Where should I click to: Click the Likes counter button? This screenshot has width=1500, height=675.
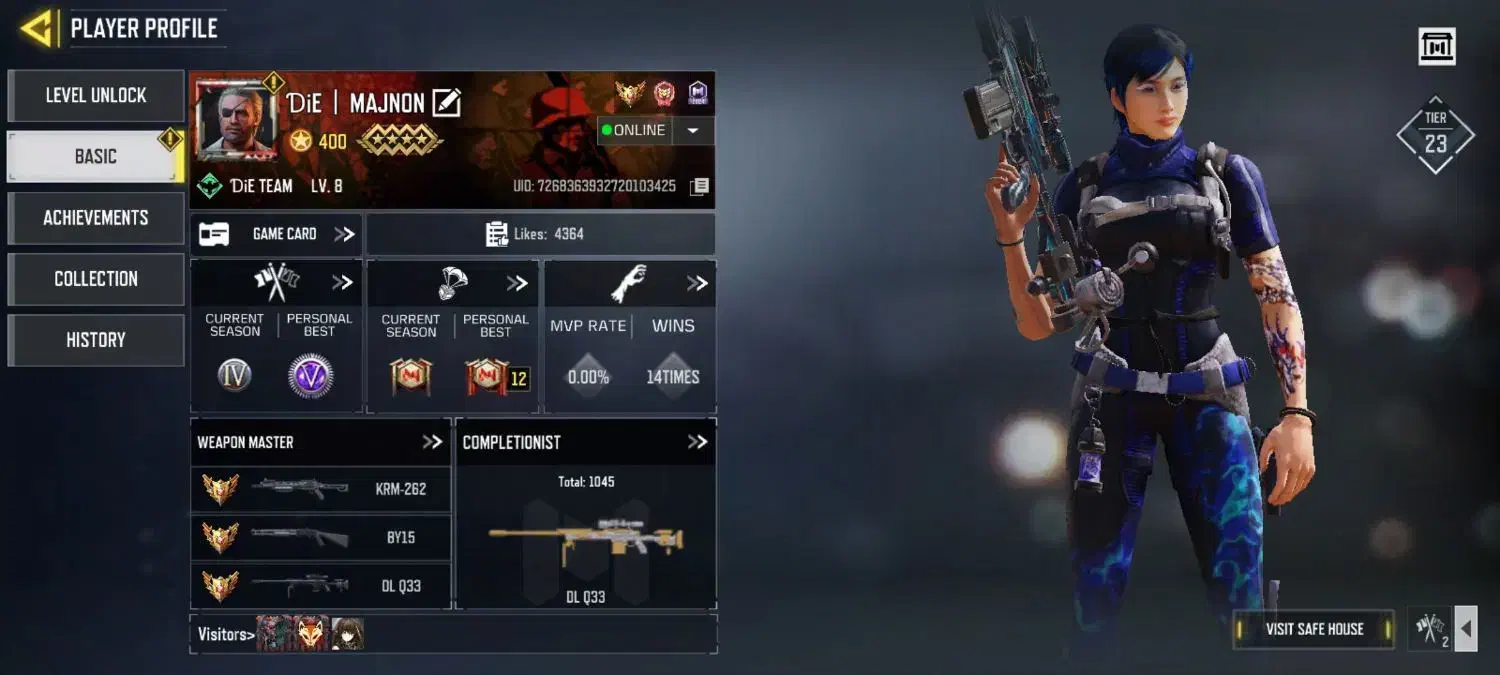pos(540,234)
